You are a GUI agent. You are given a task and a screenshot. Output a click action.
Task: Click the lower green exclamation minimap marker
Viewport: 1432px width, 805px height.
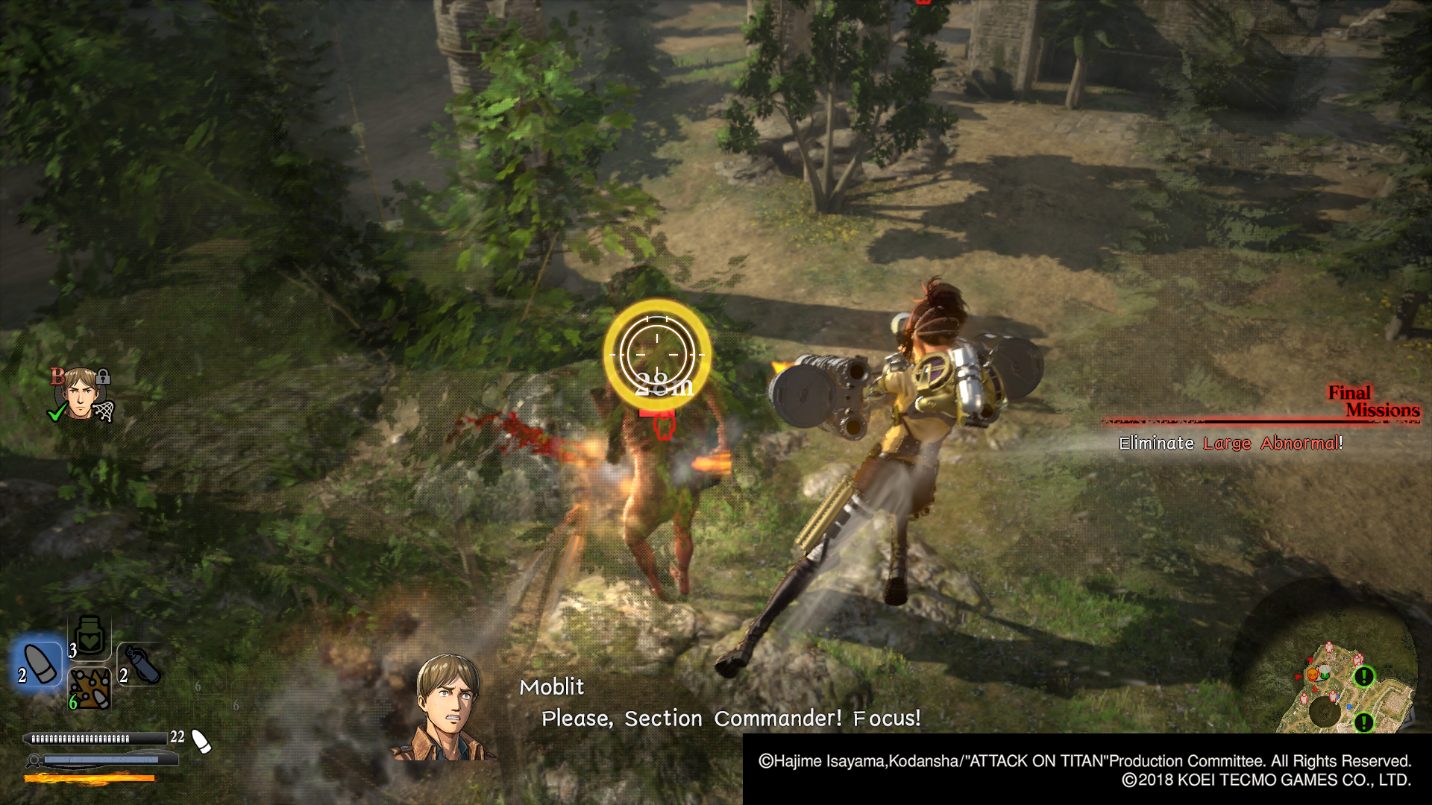click(1364, 722)
